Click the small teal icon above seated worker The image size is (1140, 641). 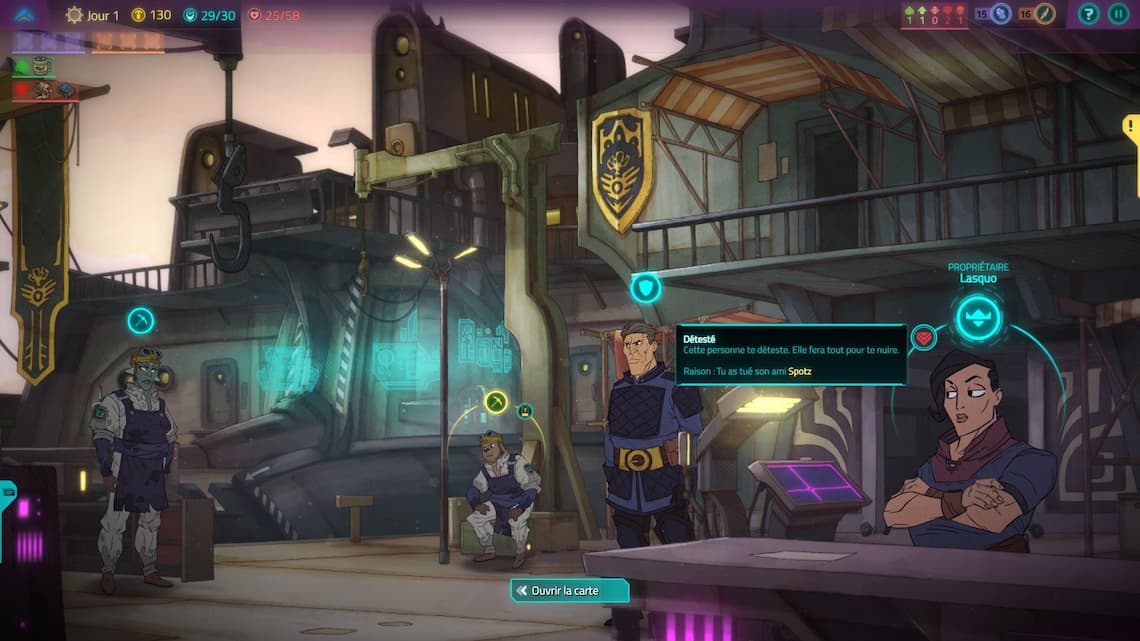525,410
